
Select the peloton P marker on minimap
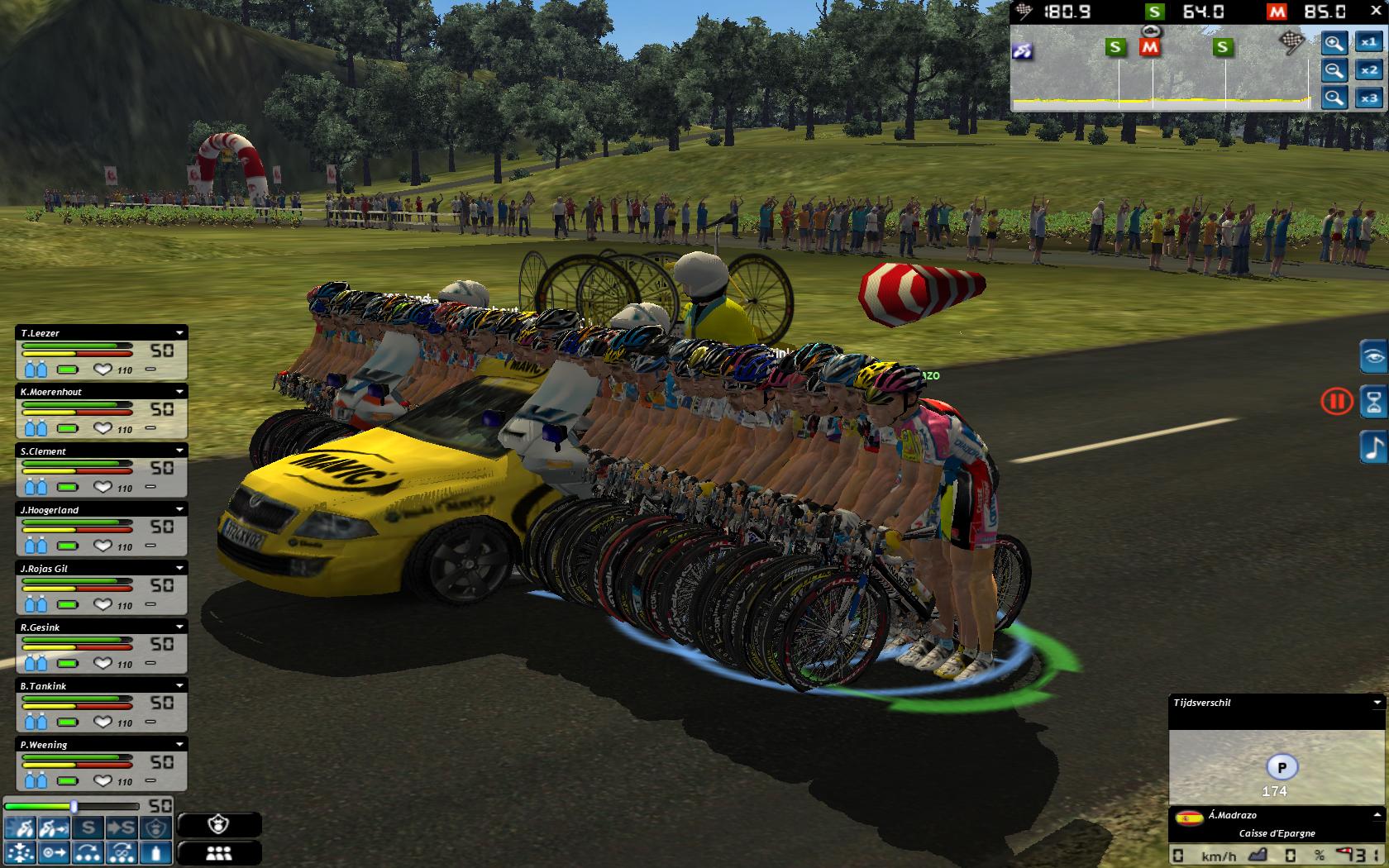[x=1282, y=768]
